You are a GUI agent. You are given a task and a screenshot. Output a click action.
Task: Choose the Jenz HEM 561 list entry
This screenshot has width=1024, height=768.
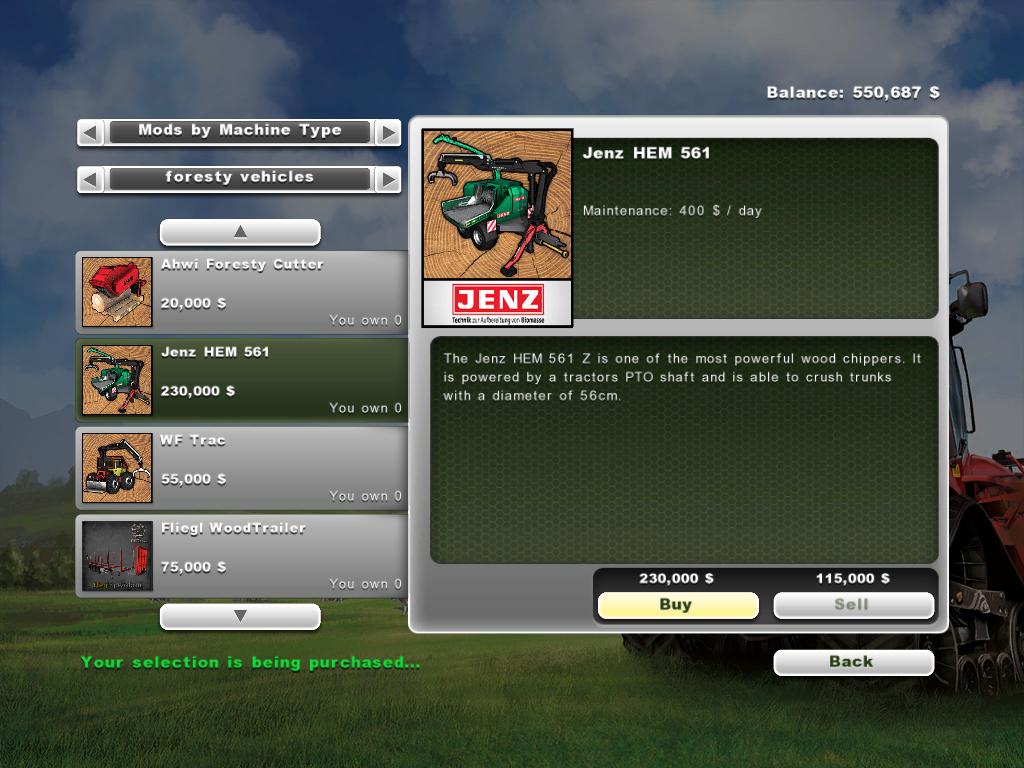click(x=242, y=380)
